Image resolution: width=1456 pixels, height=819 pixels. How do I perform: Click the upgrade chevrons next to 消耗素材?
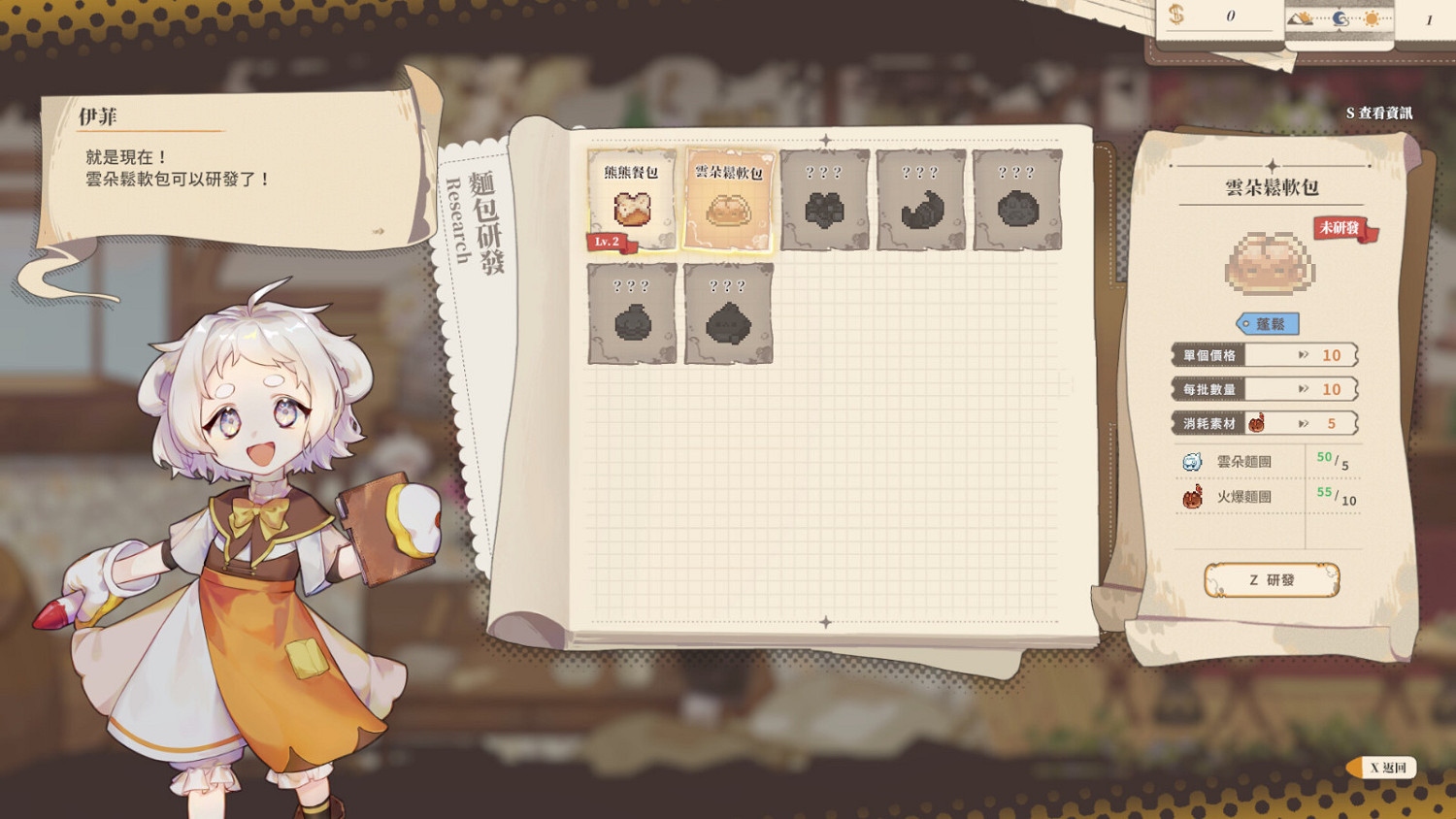pyautogui.click(x=1304, y=422)
